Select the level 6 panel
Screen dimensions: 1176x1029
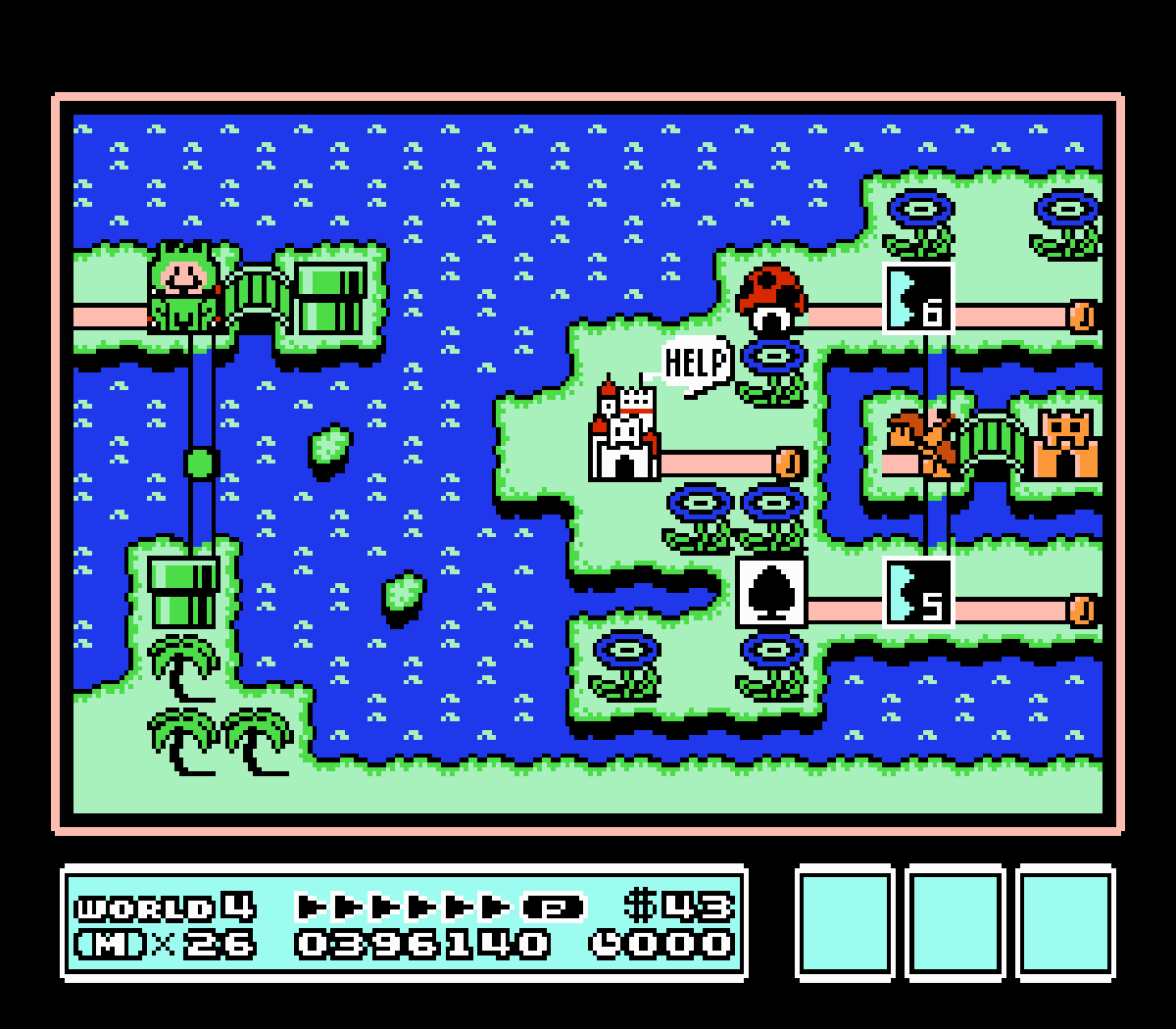[x=918, y=299]
